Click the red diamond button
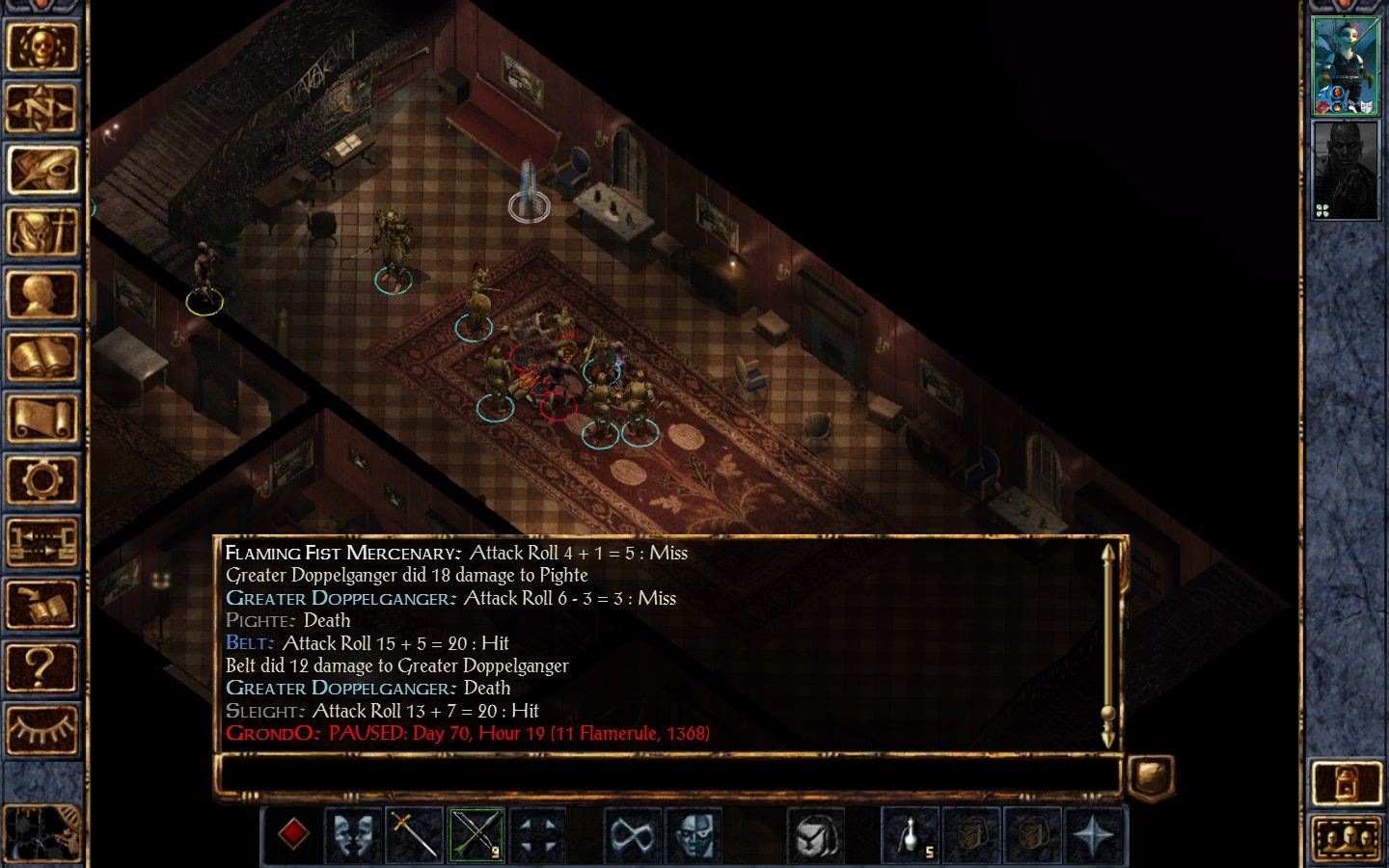Image resolution: width=1389 pixels, height=868 pixels. (293, 834)
